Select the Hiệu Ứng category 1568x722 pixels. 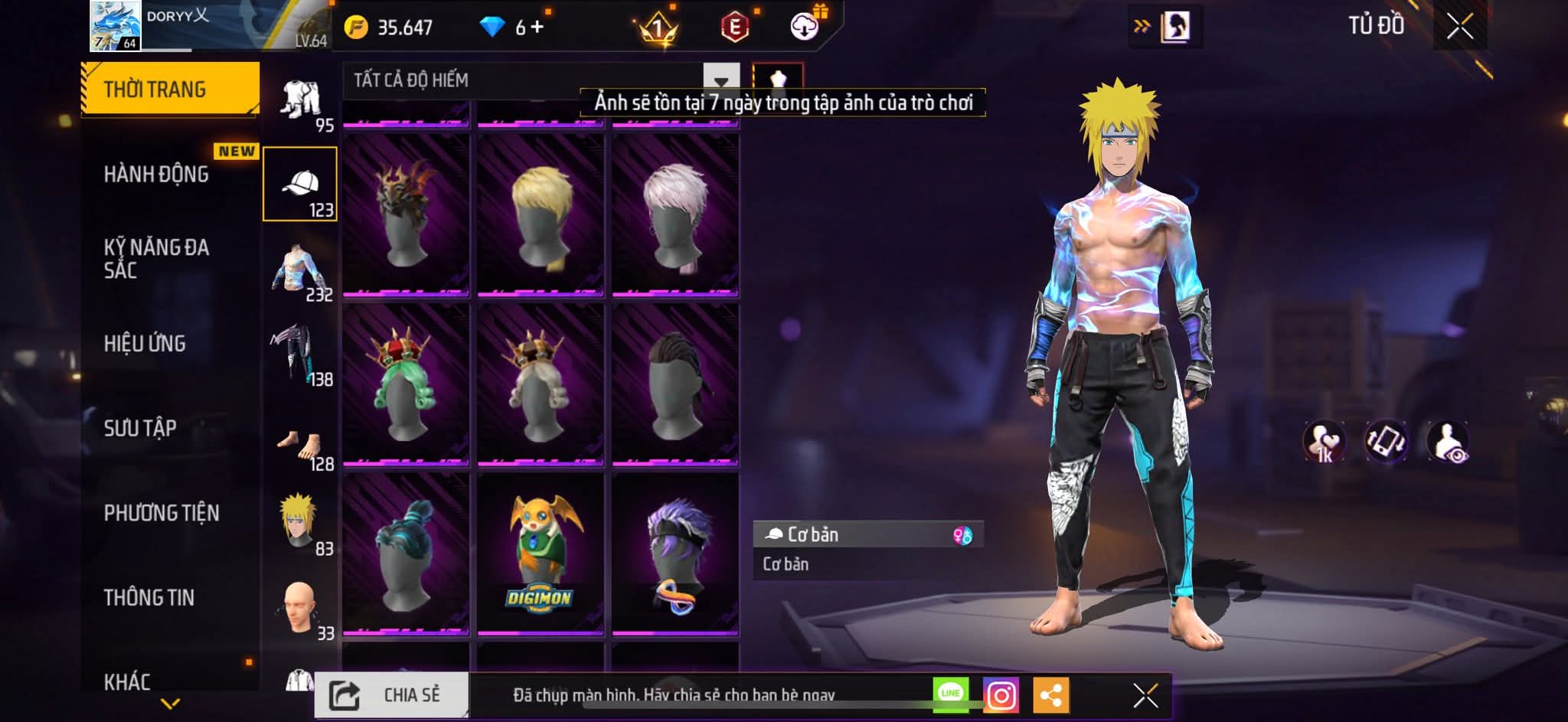pos(145,344)
